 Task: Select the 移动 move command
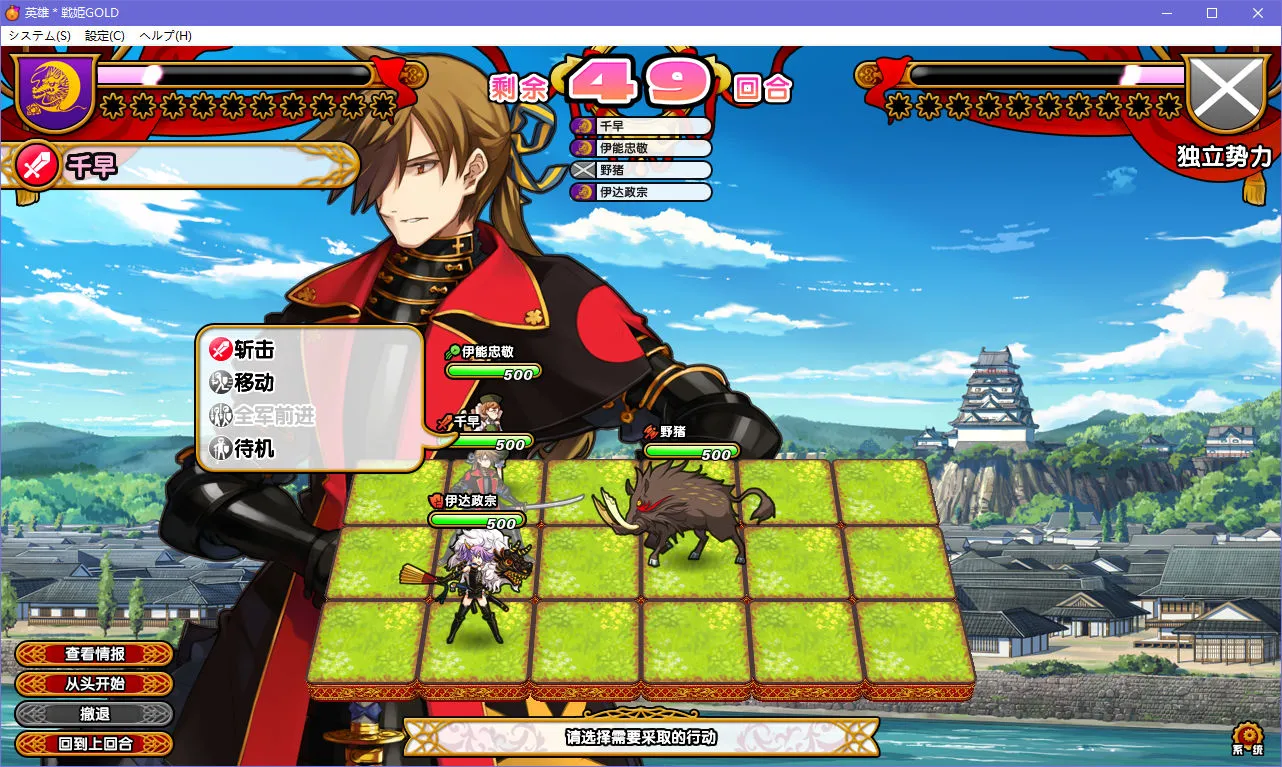click(x=242, y=383)
